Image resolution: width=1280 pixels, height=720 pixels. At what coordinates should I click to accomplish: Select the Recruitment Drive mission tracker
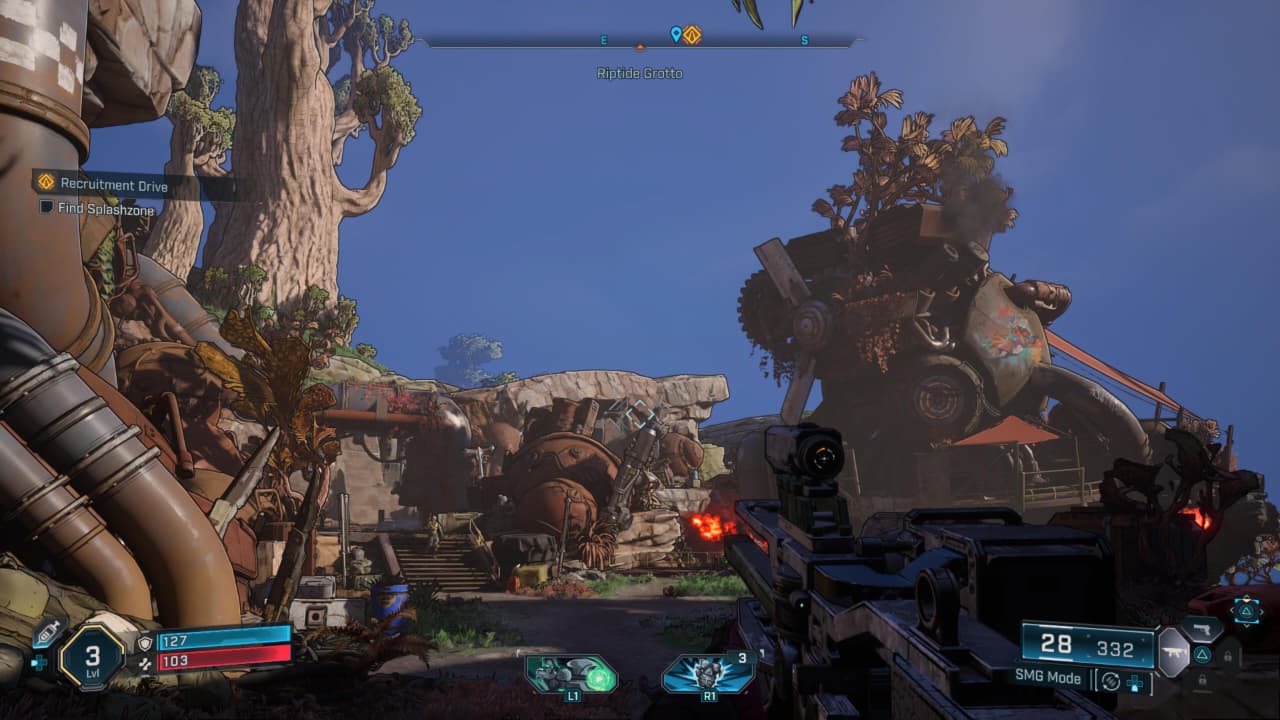(113, 184)
